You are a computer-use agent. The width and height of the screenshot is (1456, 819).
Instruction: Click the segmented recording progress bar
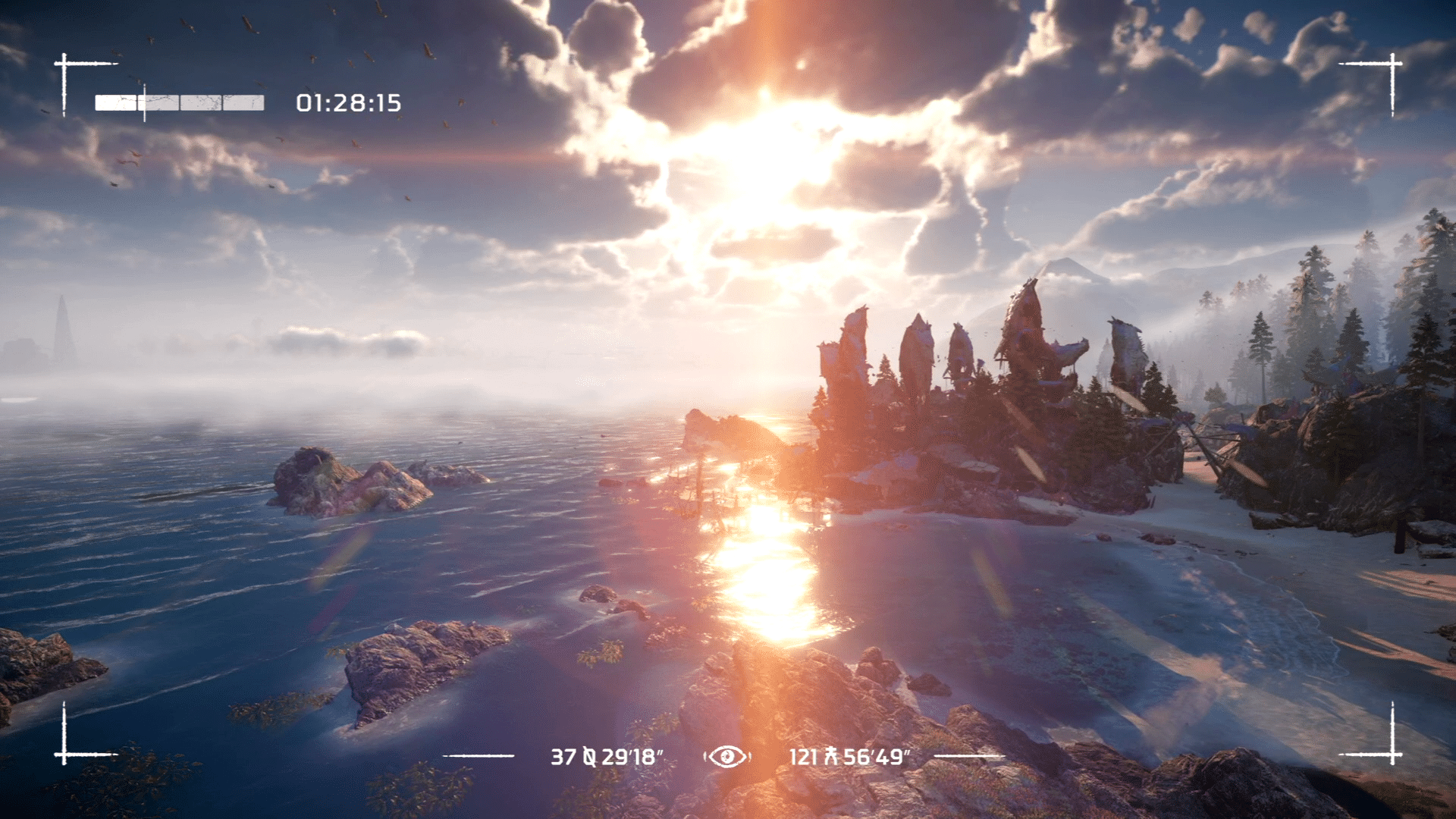point(179,103)
